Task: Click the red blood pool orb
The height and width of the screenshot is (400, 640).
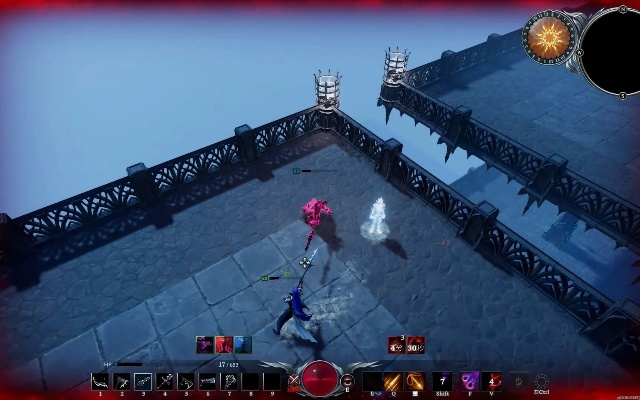Action: pyautogui.click(x=320, y=381)
